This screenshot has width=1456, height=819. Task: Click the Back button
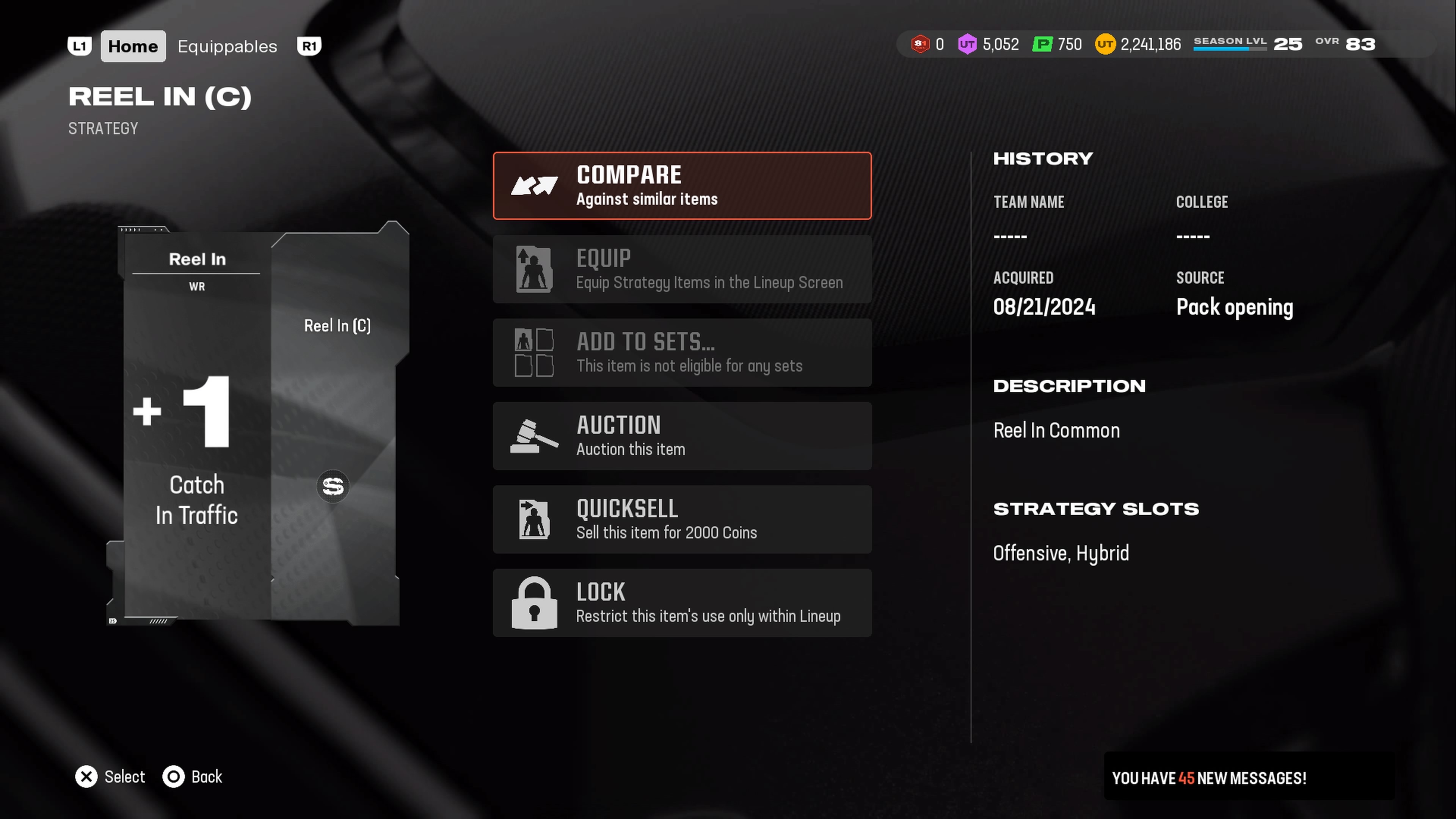tap(193, 777)
